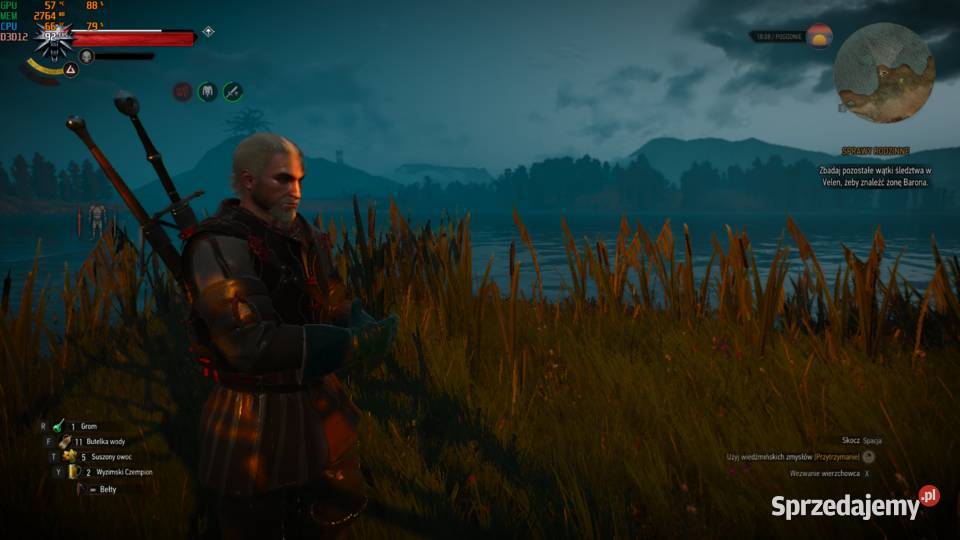Click the red debuff status icon

(182, 91)
